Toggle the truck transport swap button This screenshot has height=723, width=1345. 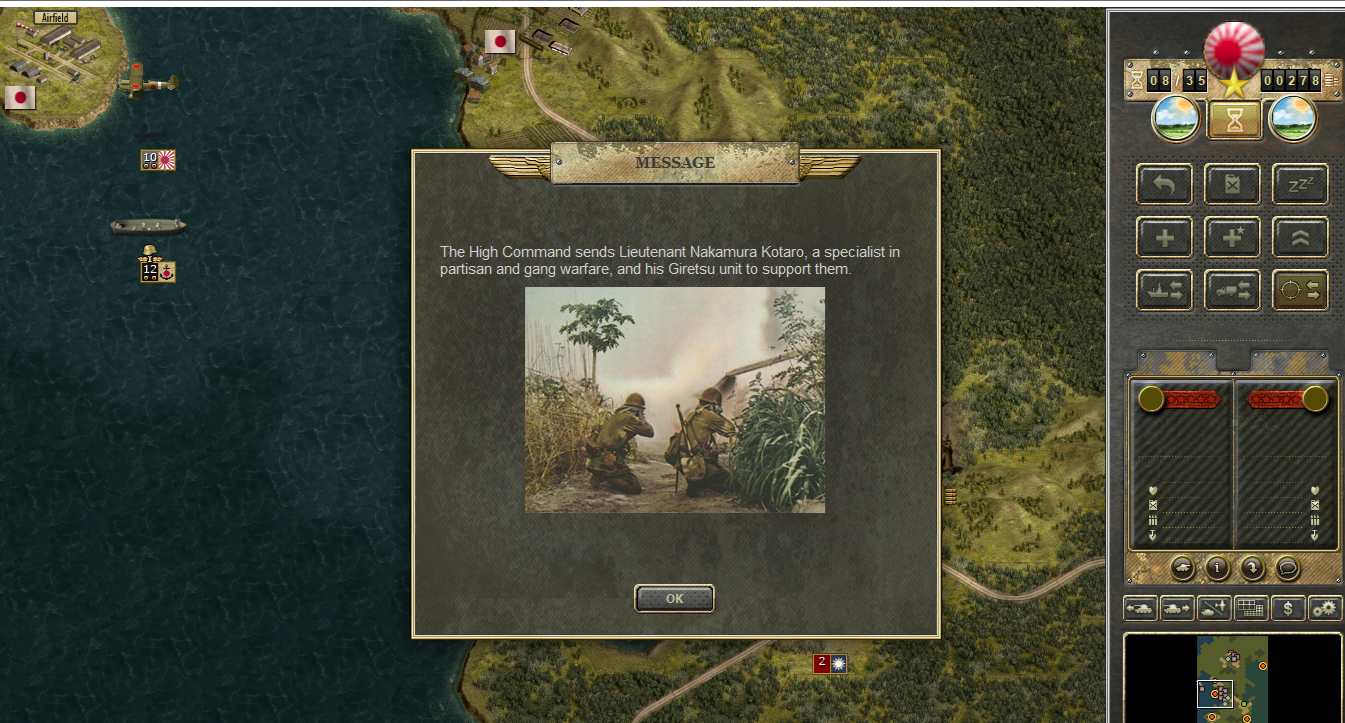click(x=1232, y=290)
